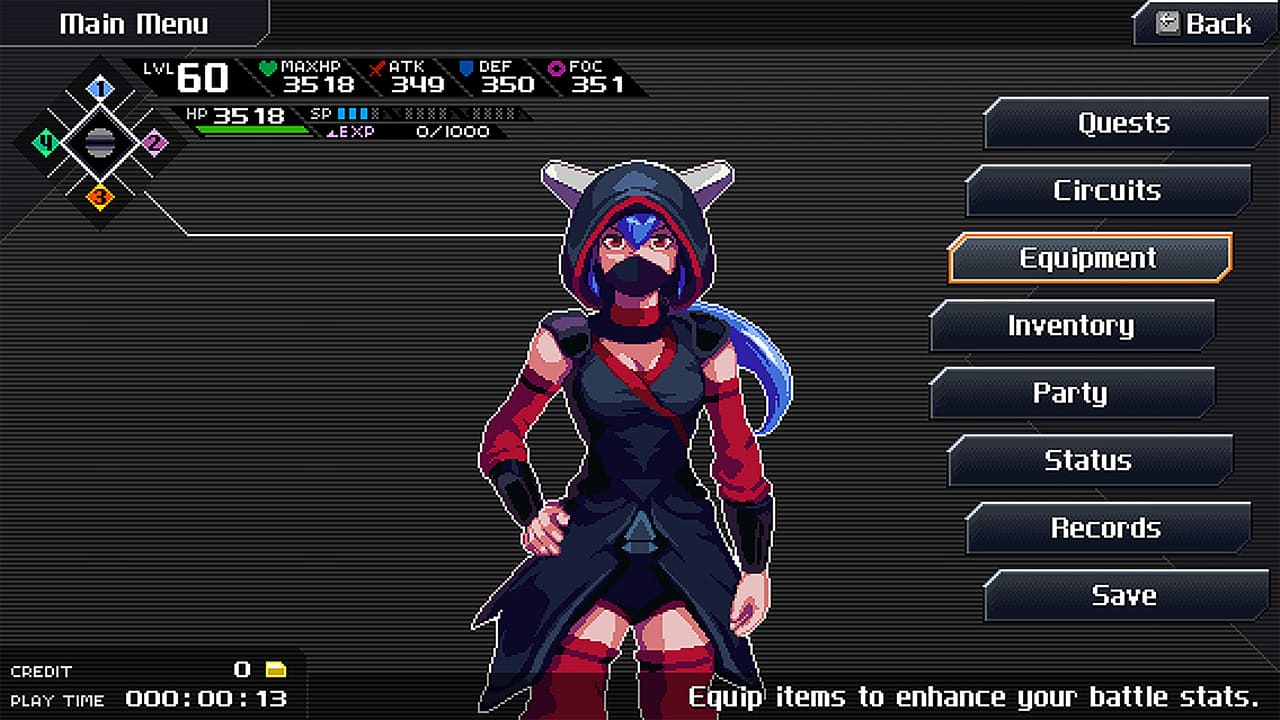Open the Quests menu

[x=1124, y=123]
